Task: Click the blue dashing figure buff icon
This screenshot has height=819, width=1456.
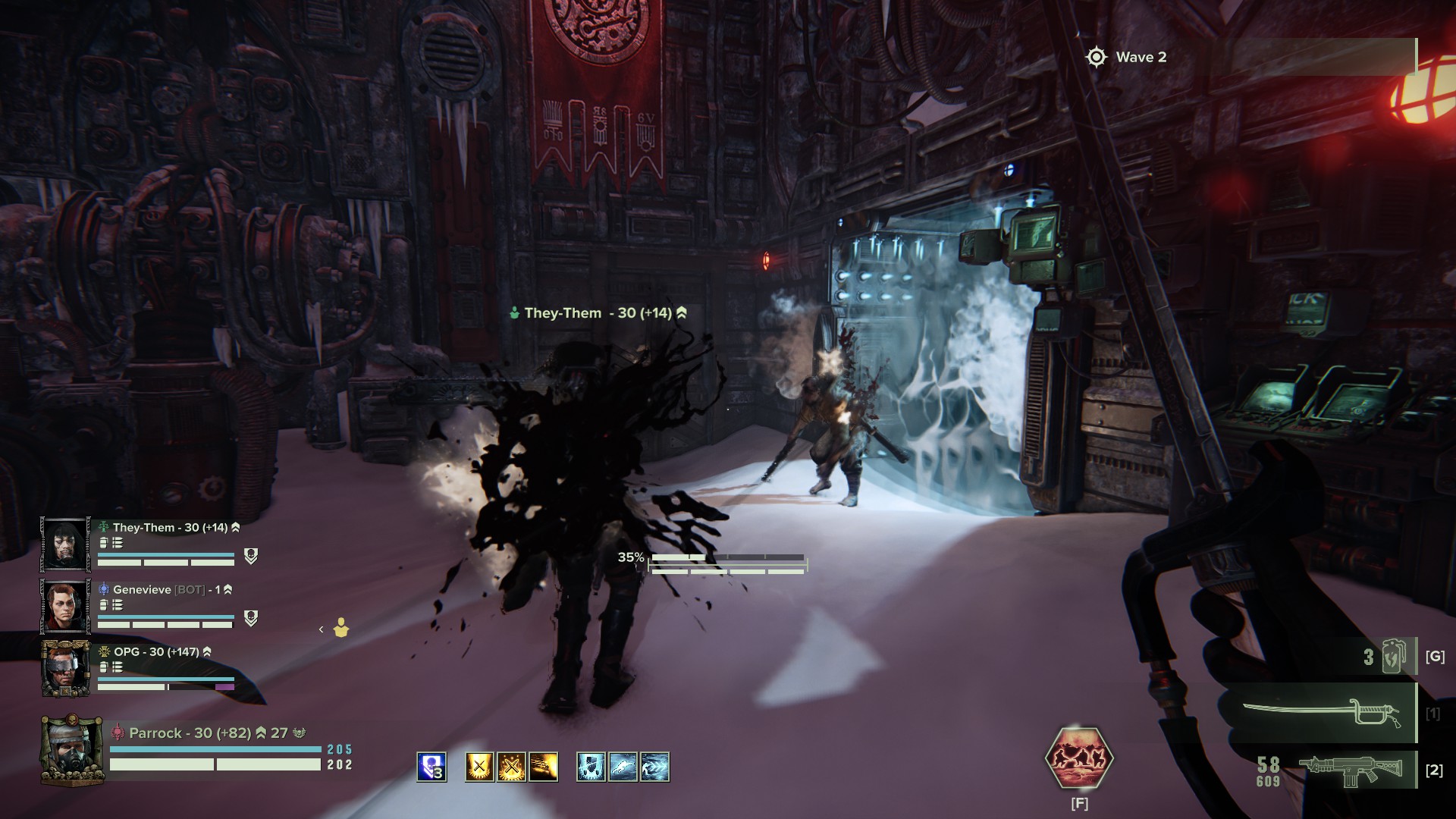Action: click(x=654, y=767)
